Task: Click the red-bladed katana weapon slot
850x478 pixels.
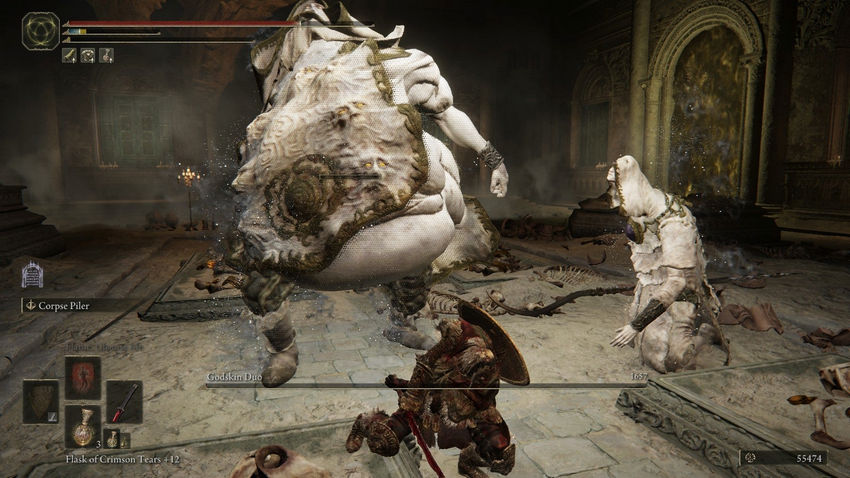Action: pyautogui.click(x=124, y=400)
